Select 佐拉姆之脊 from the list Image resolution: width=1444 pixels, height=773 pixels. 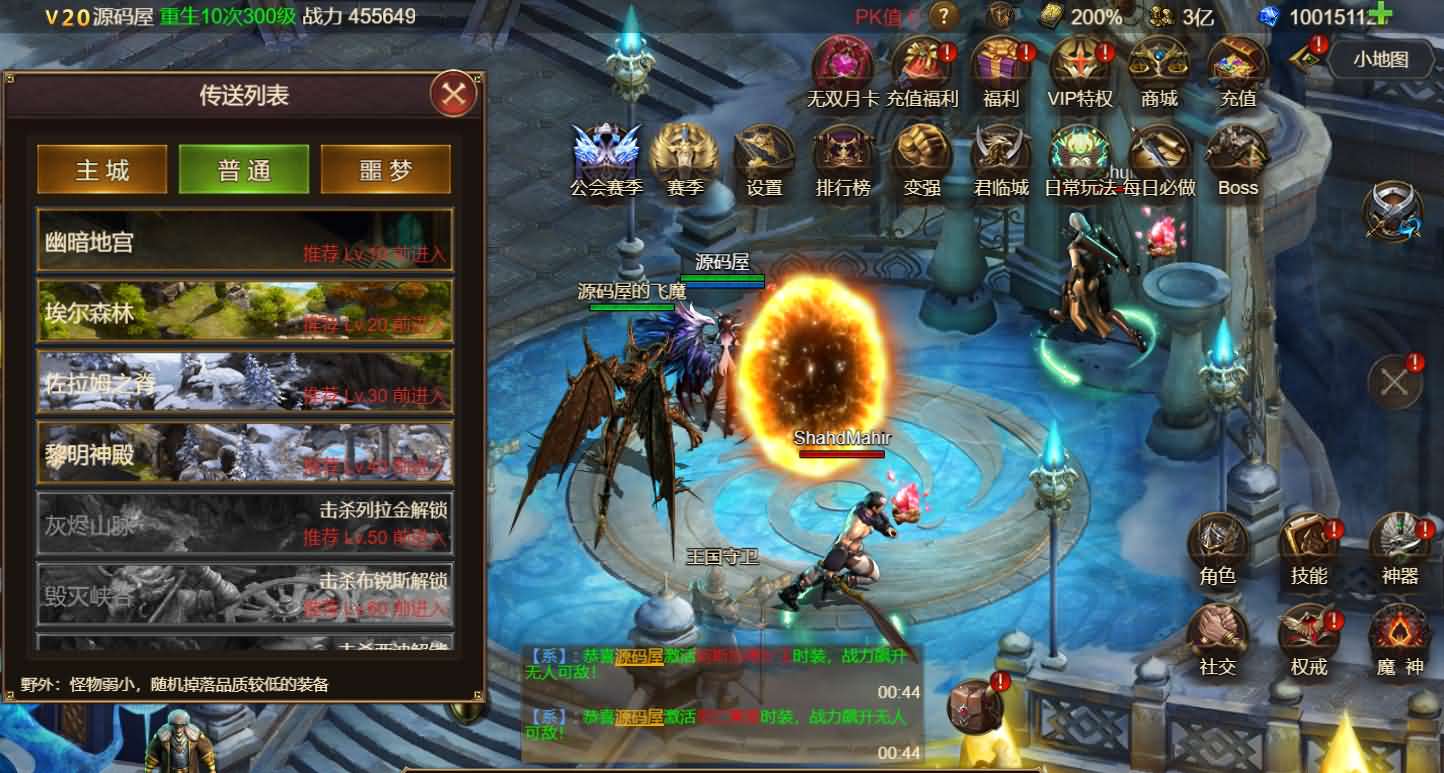(245, 381)
